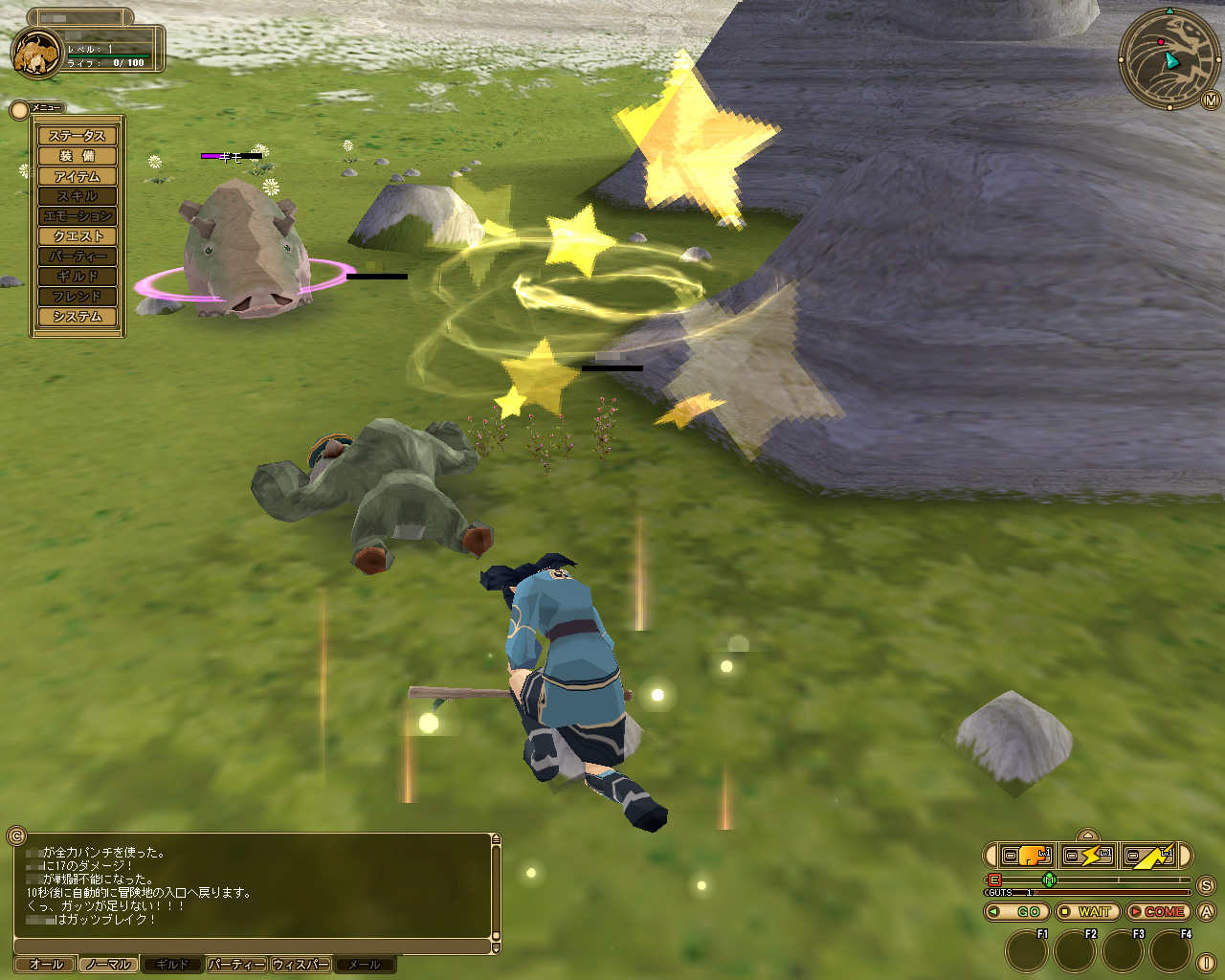Screen dimensions: 1225x980
Task: Open the パーティー entry in the side menu
Action: (78, 256)
